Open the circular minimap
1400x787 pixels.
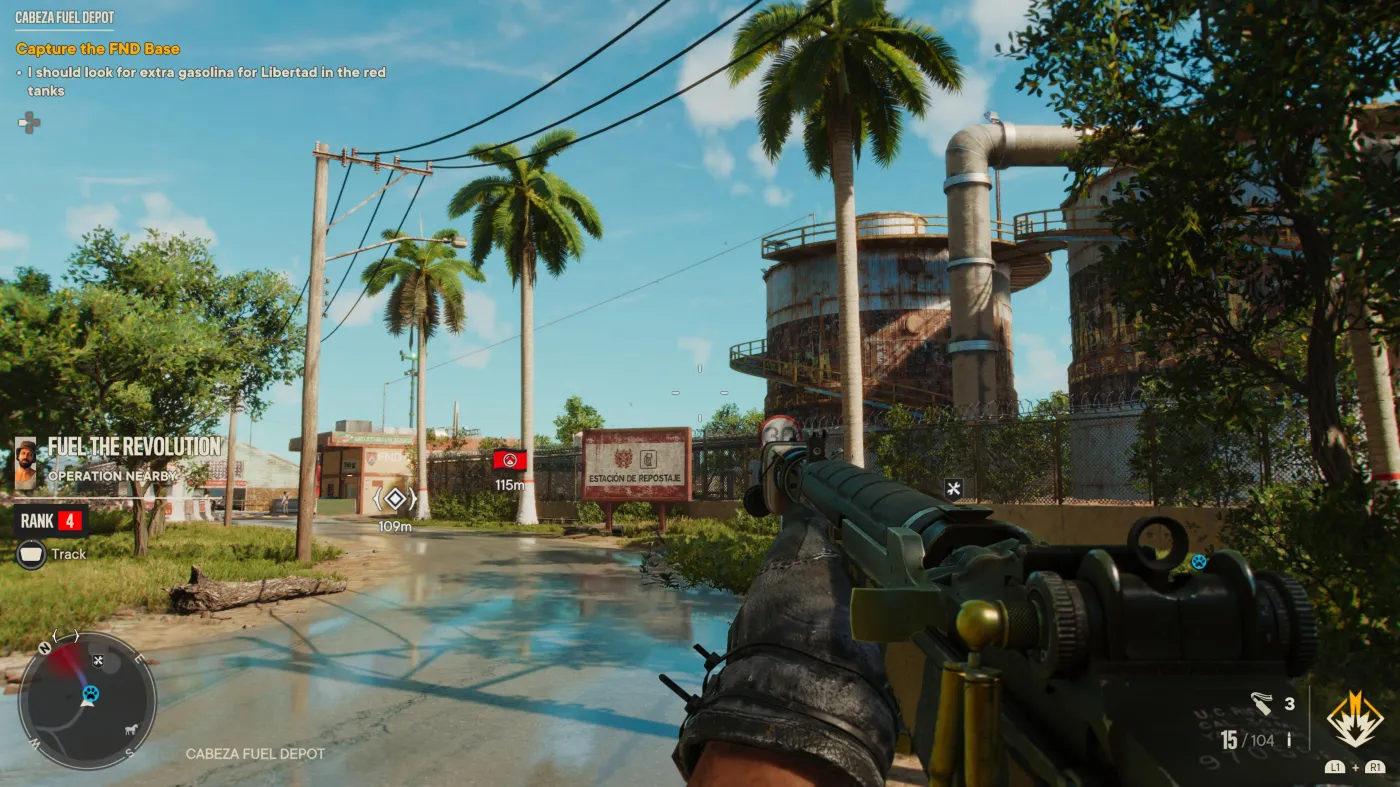click(x=87, y=700)
